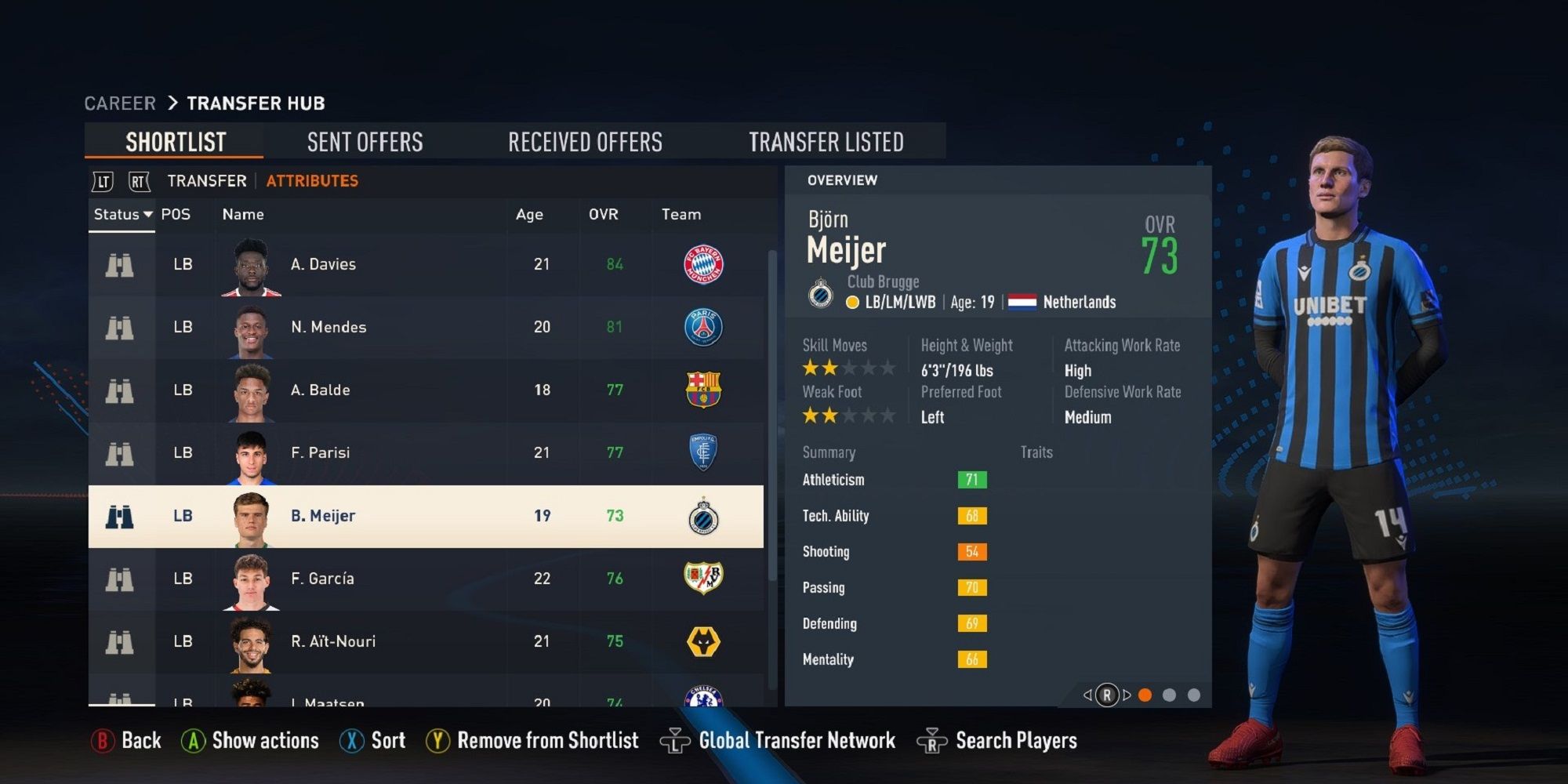This screenshot has height=784, width=1568.
Task: Click the Club Brugge badge in the overview panel
Action: click(x=822, y=291)
